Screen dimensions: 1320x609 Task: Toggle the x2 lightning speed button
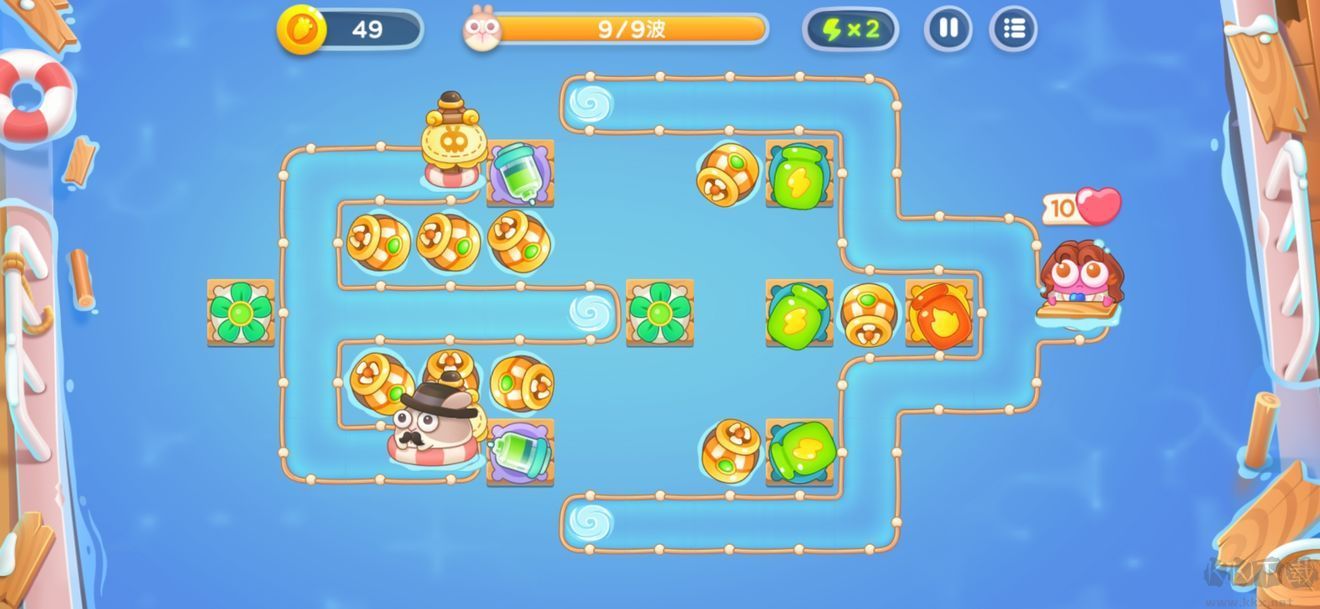tap(850, 29)
